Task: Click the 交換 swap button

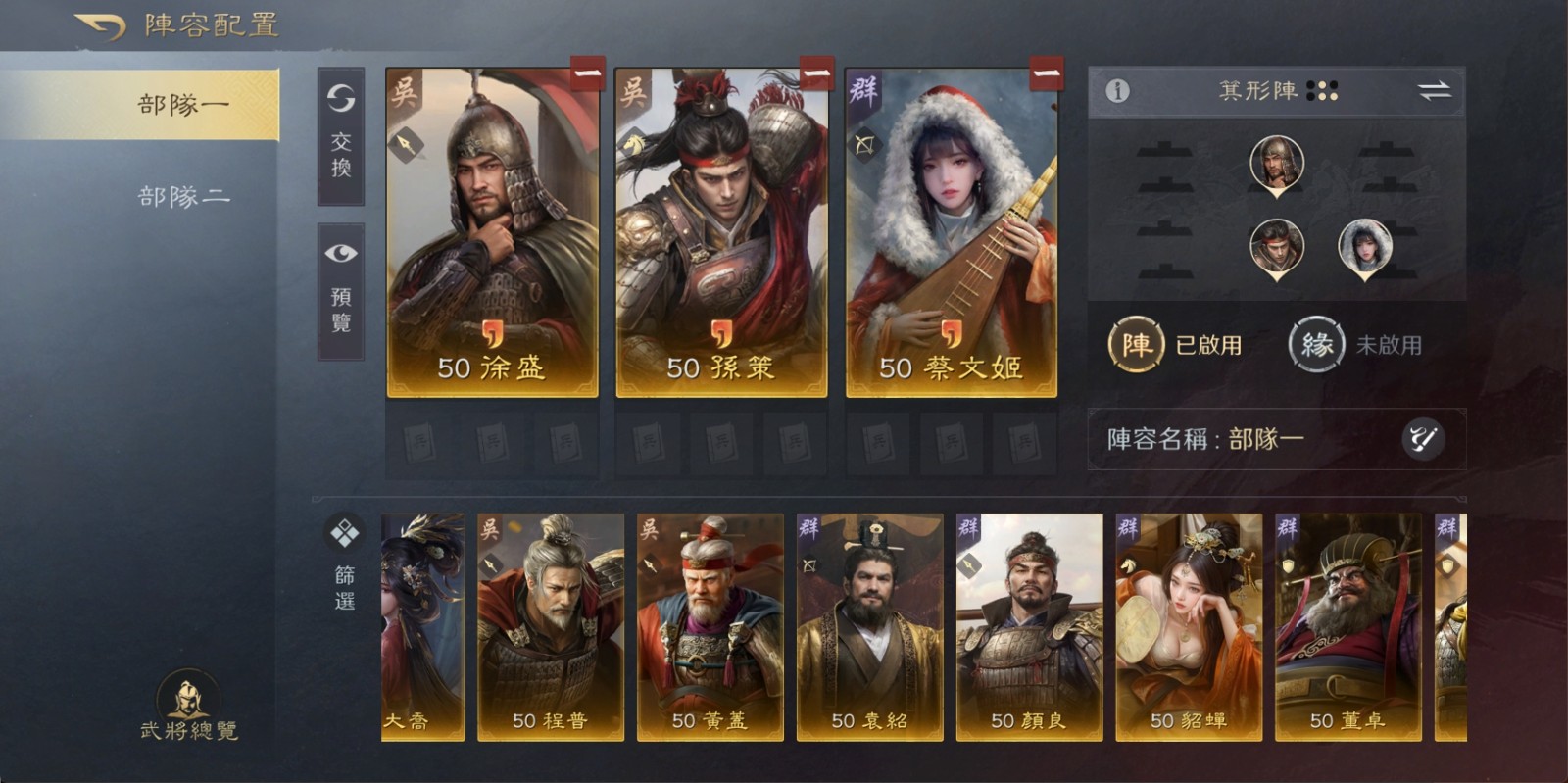Action: (341, 136)
